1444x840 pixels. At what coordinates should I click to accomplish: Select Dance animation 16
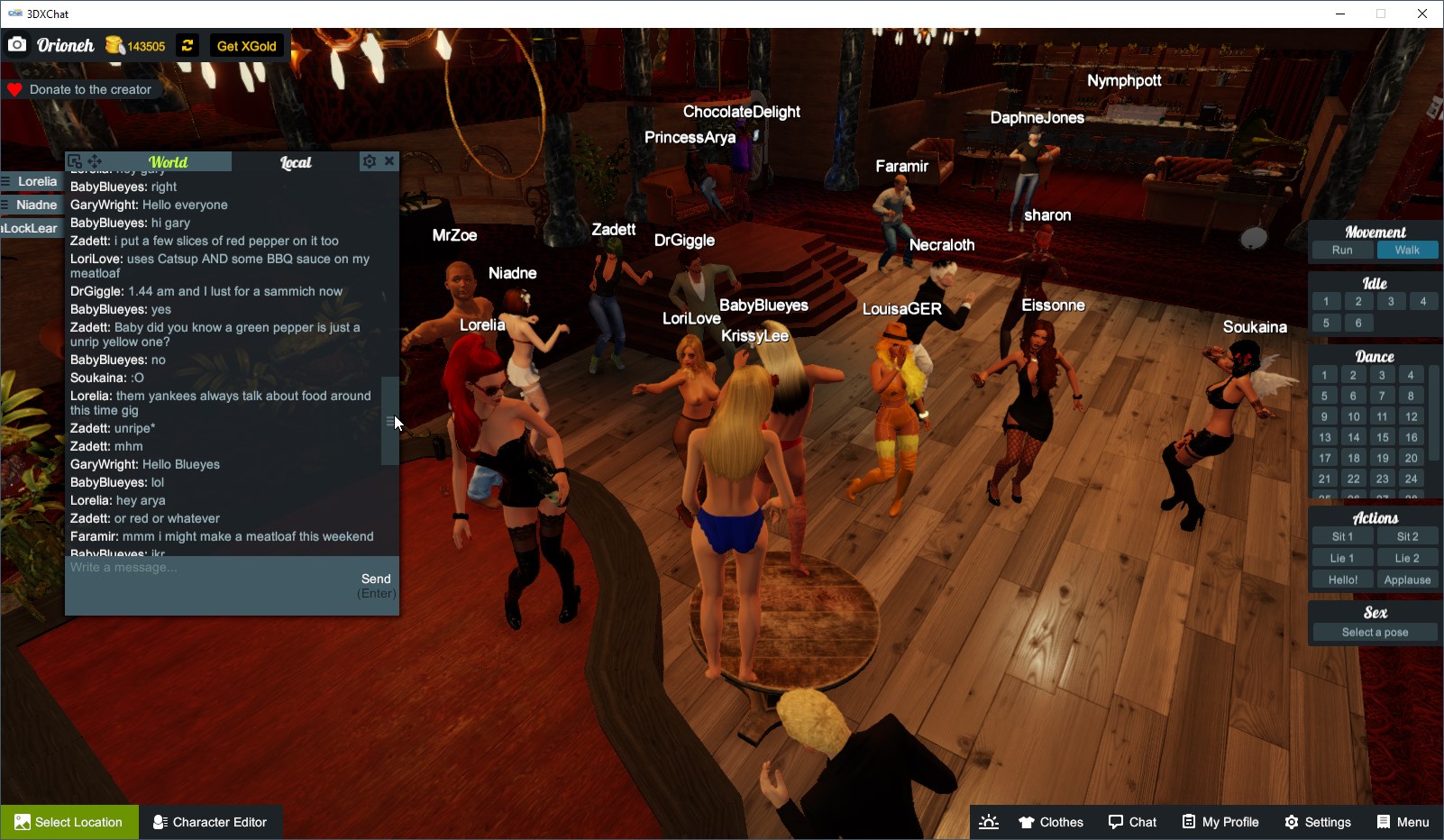click(x=1410, y=436)
